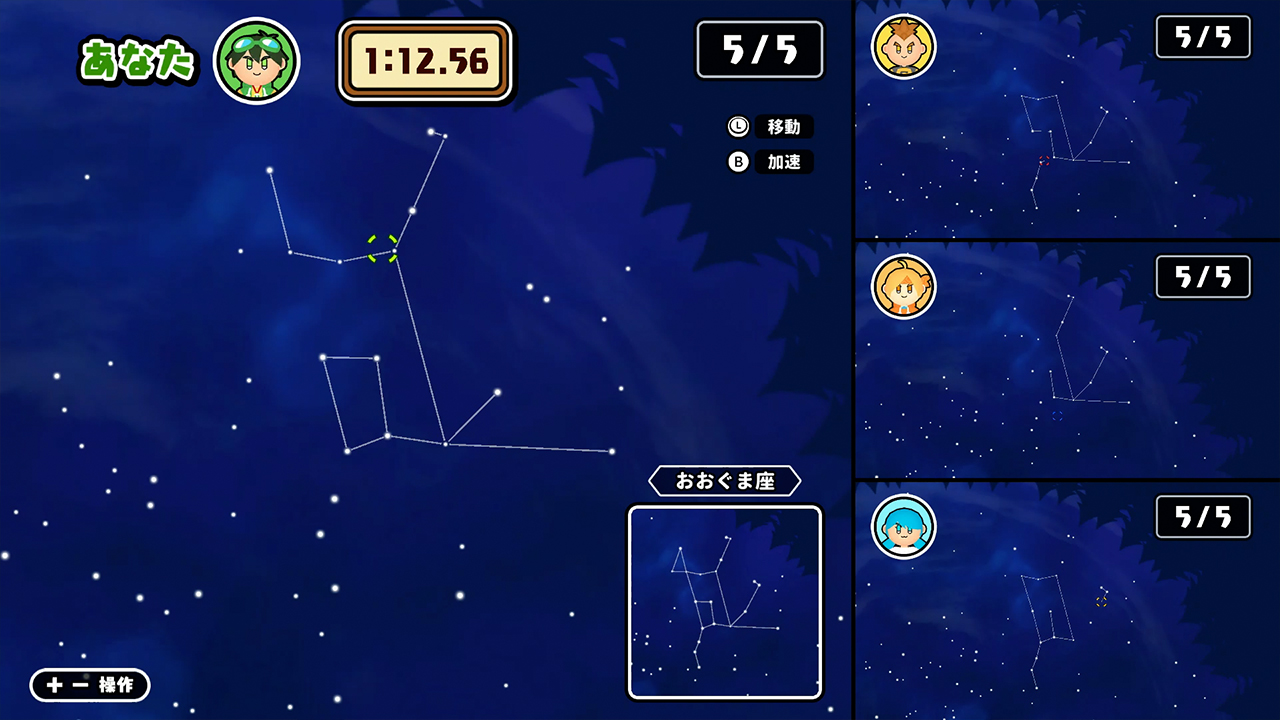Click the おおぐま座 constellation name banner

(x=726, y=481)
